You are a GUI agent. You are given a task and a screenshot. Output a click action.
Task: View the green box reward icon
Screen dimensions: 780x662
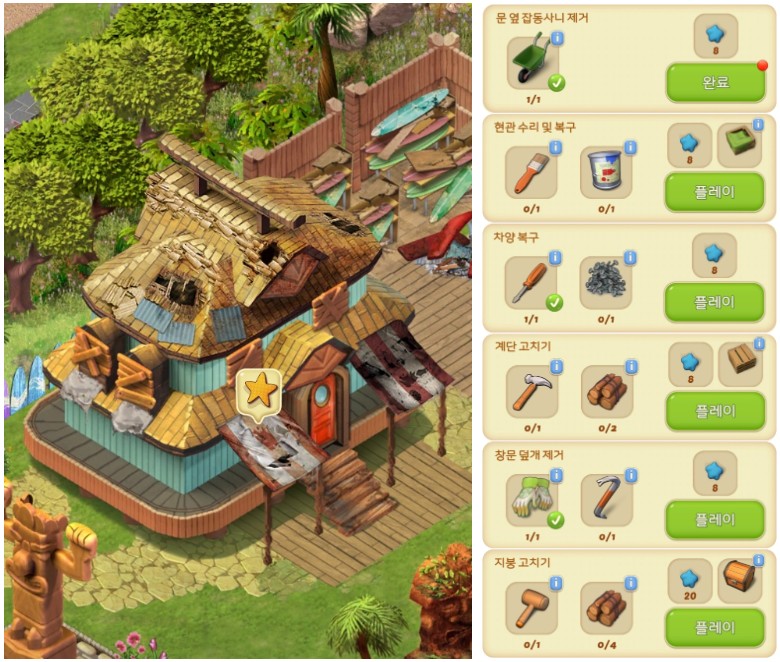pyautogui.click(x=740, y=144)
